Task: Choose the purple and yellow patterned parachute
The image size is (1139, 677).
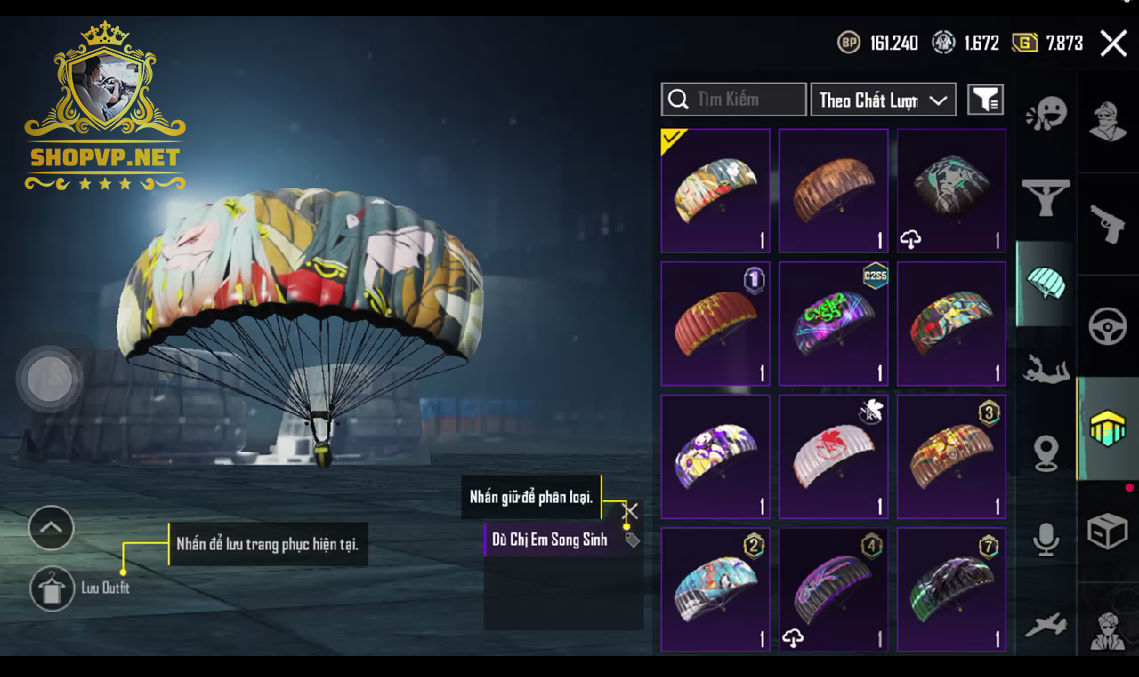Action: (715, 456)
